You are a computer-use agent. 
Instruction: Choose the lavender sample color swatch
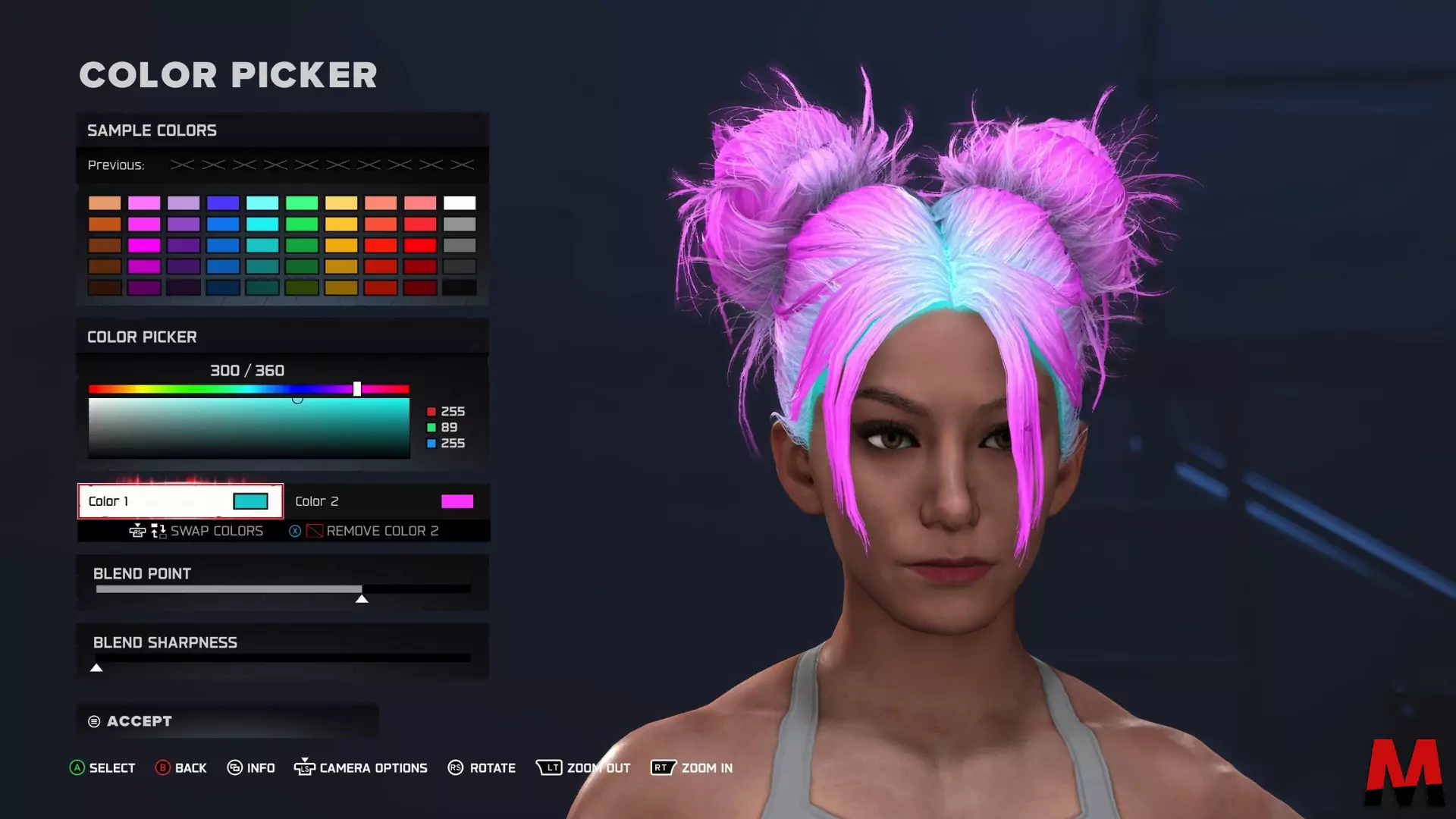tap(184, 203)
